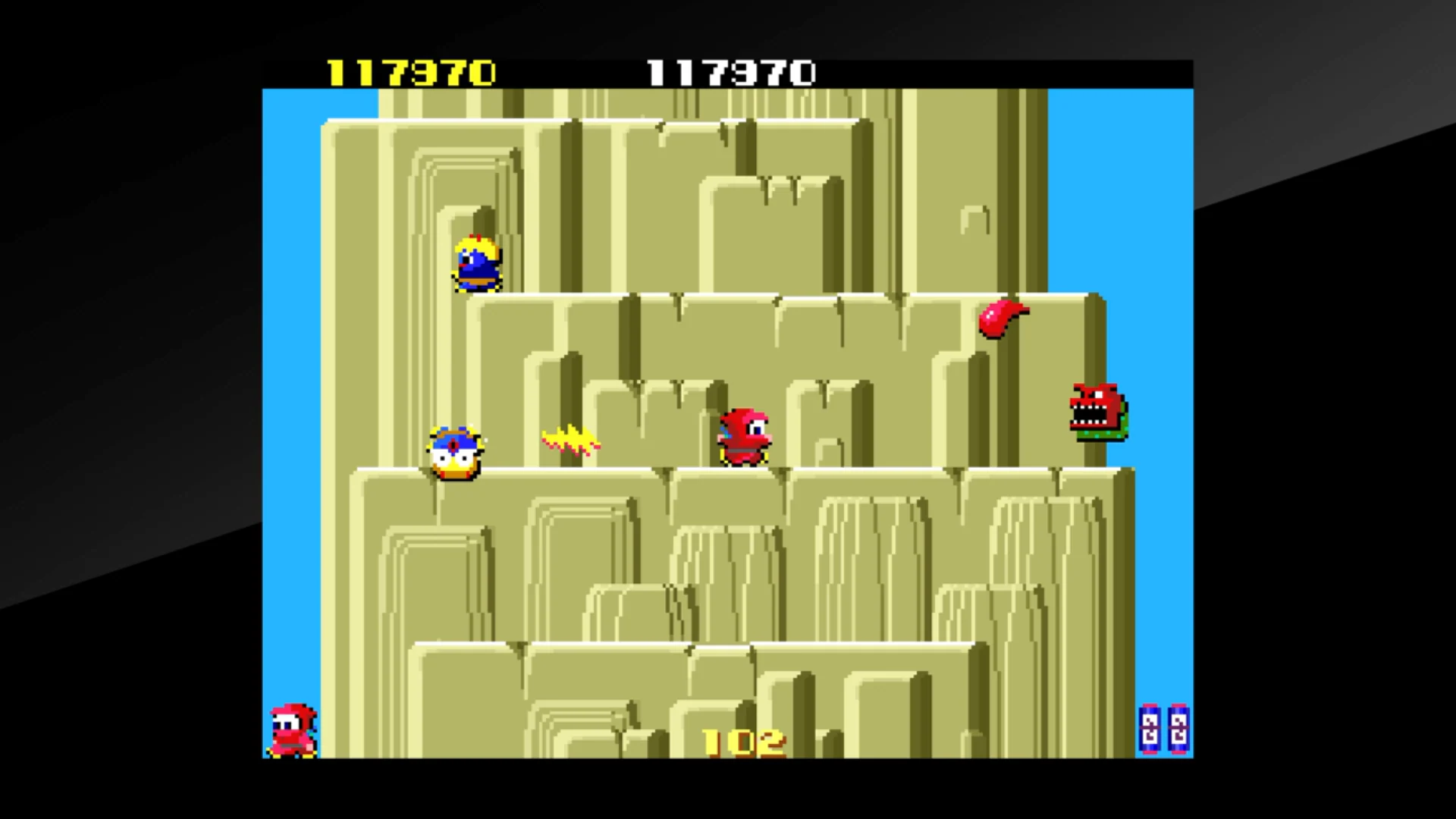Select the spare life icon at bottom left
This screenshot has height=819, width=1456.
(292, 732)
